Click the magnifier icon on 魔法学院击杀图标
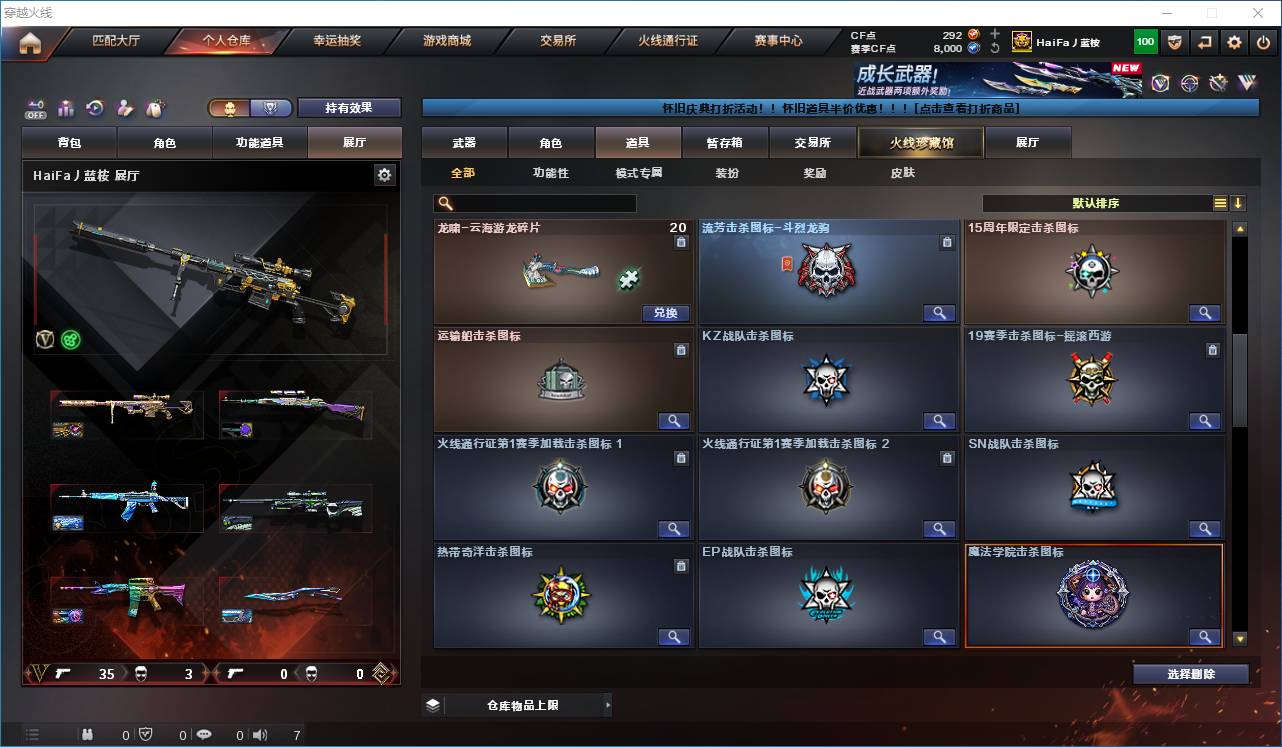Viewport: 1282px width, 747px height. (x=1205, y=637)
